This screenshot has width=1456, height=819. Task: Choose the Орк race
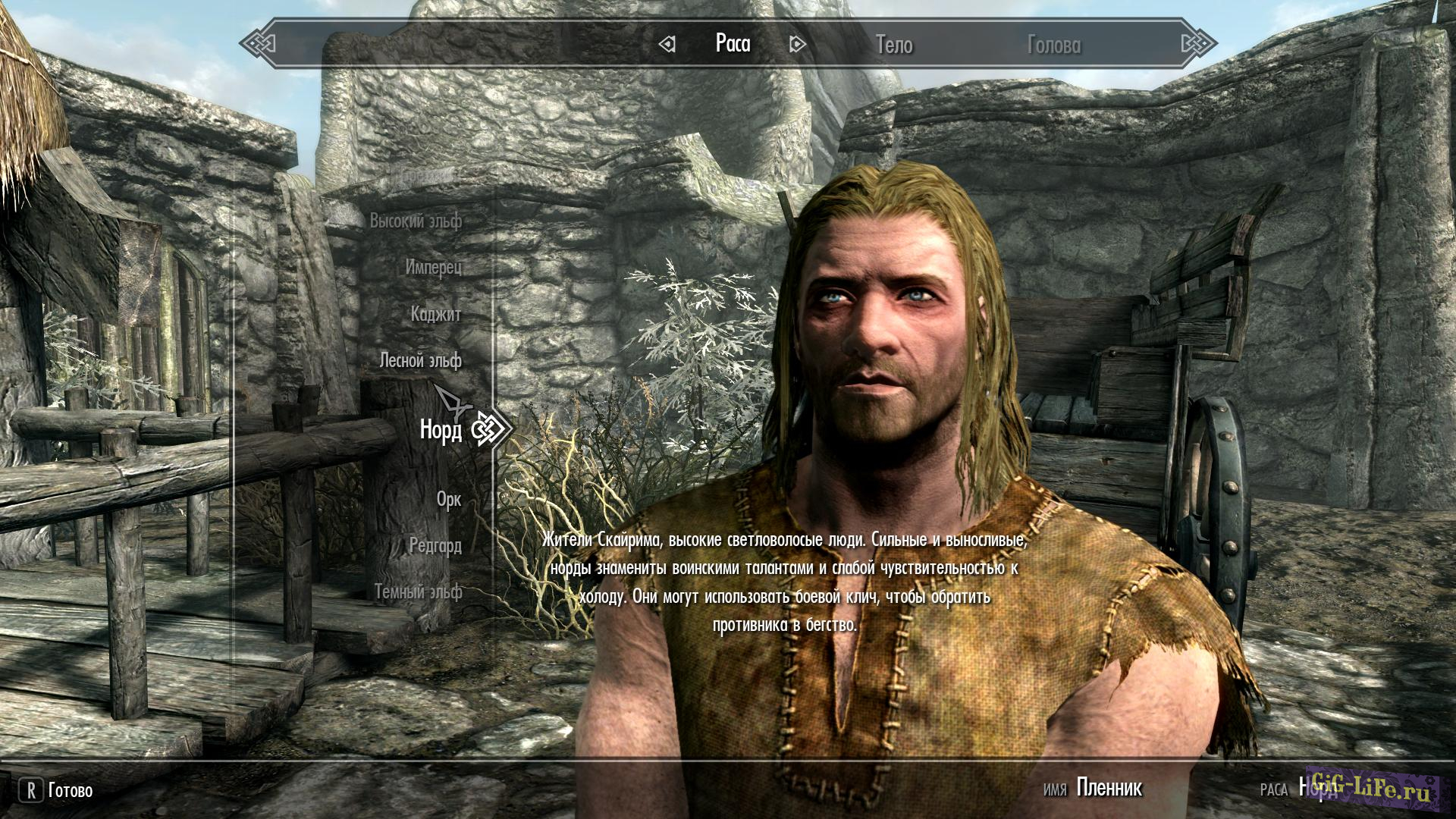tap(449, 499)
